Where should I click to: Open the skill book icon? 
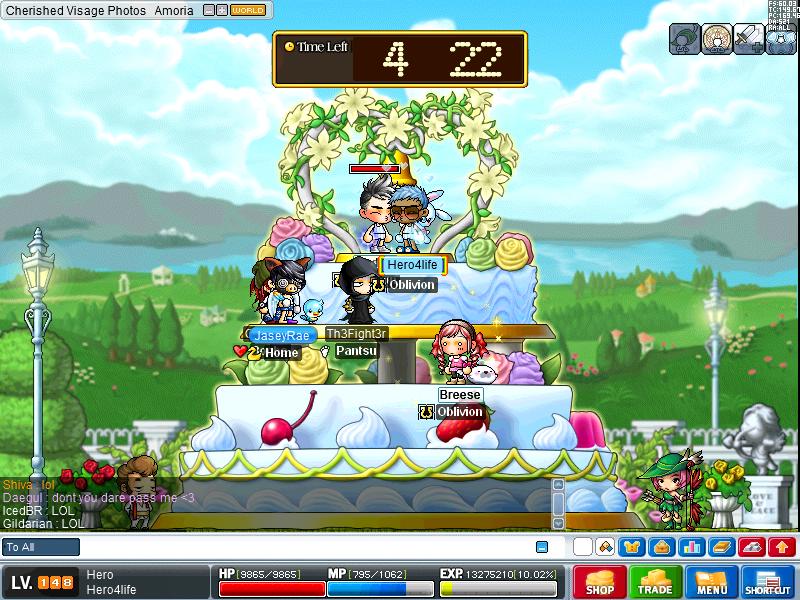click(721, 547)
